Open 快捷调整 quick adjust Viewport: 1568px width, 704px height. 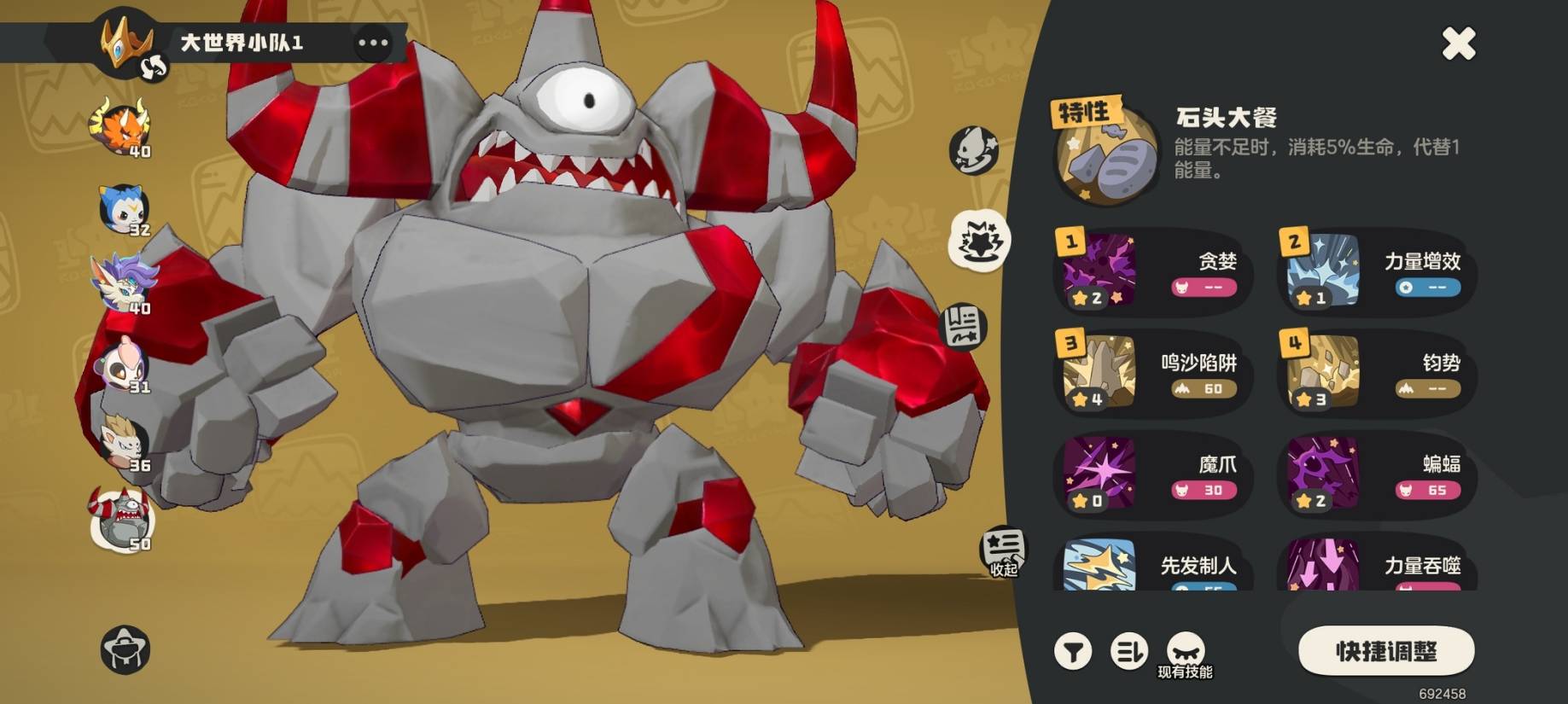pyautogui.click(x=1385, y=651)
